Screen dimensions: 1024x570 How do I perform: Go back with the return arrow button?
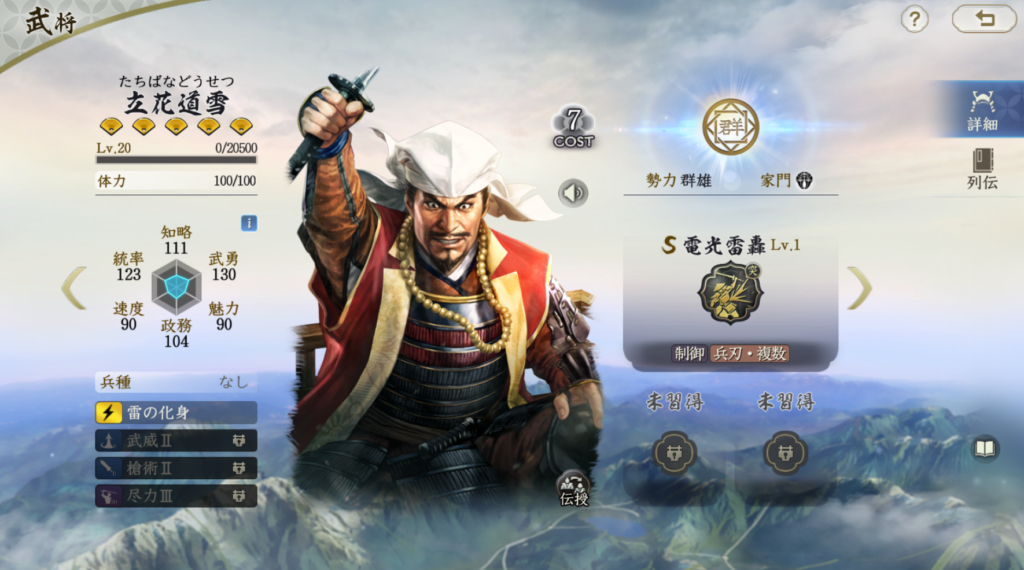pos(983,19)
